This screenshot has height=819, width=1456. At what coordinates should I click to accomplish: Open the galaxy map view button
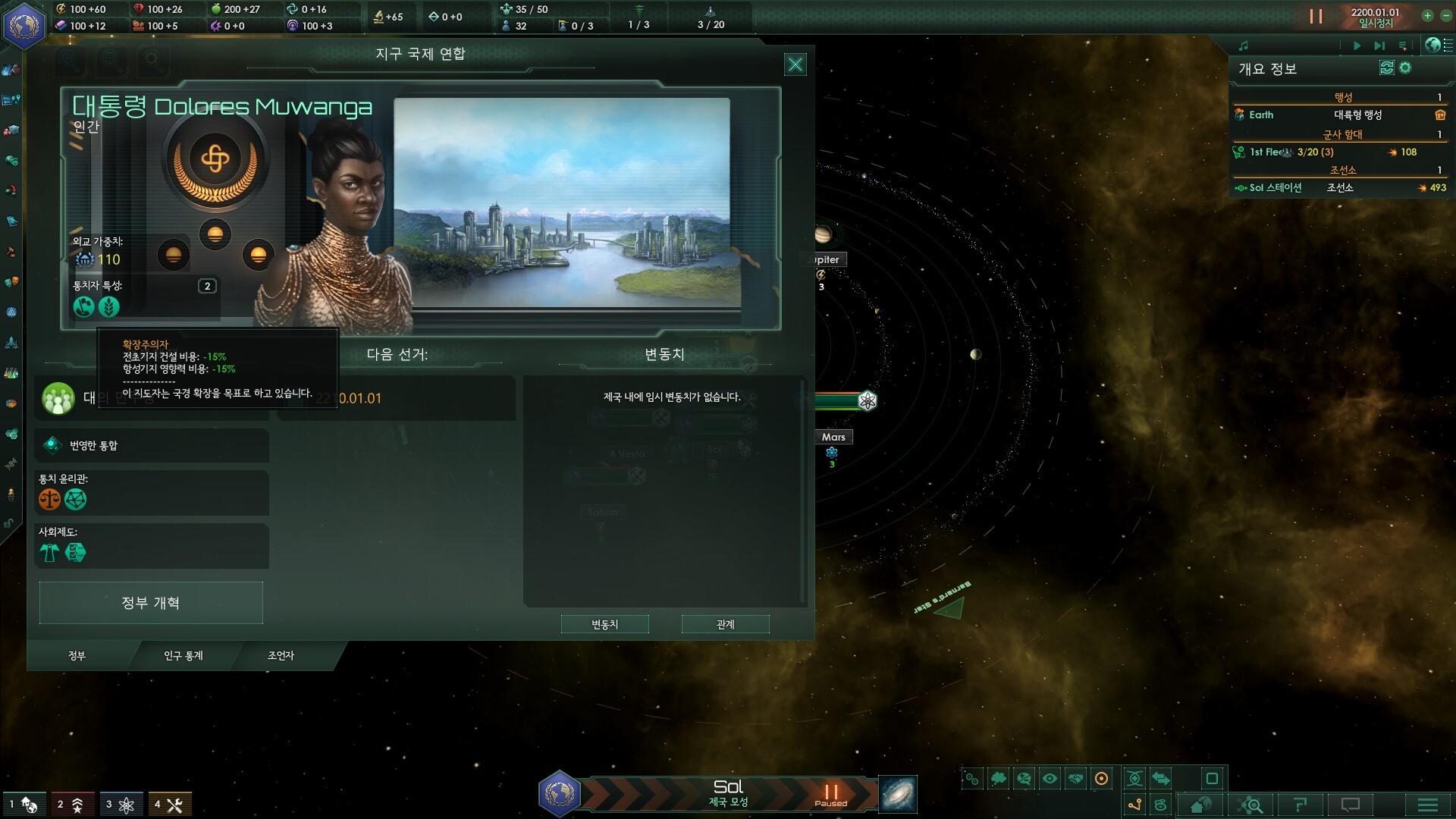[x=898, y=794]
